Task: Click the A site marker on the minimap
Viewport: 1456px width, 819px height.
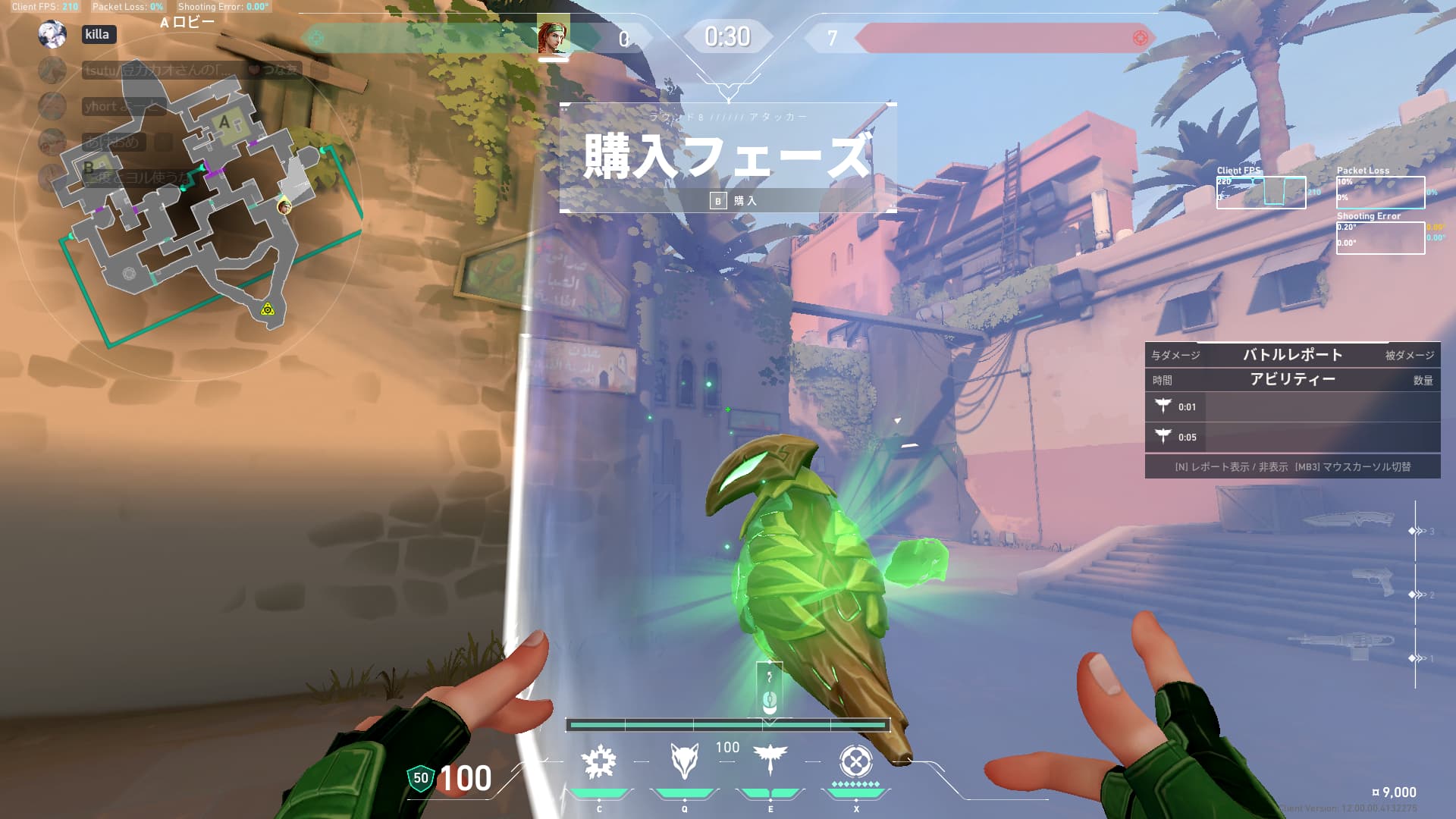Action: coord(224,121)
